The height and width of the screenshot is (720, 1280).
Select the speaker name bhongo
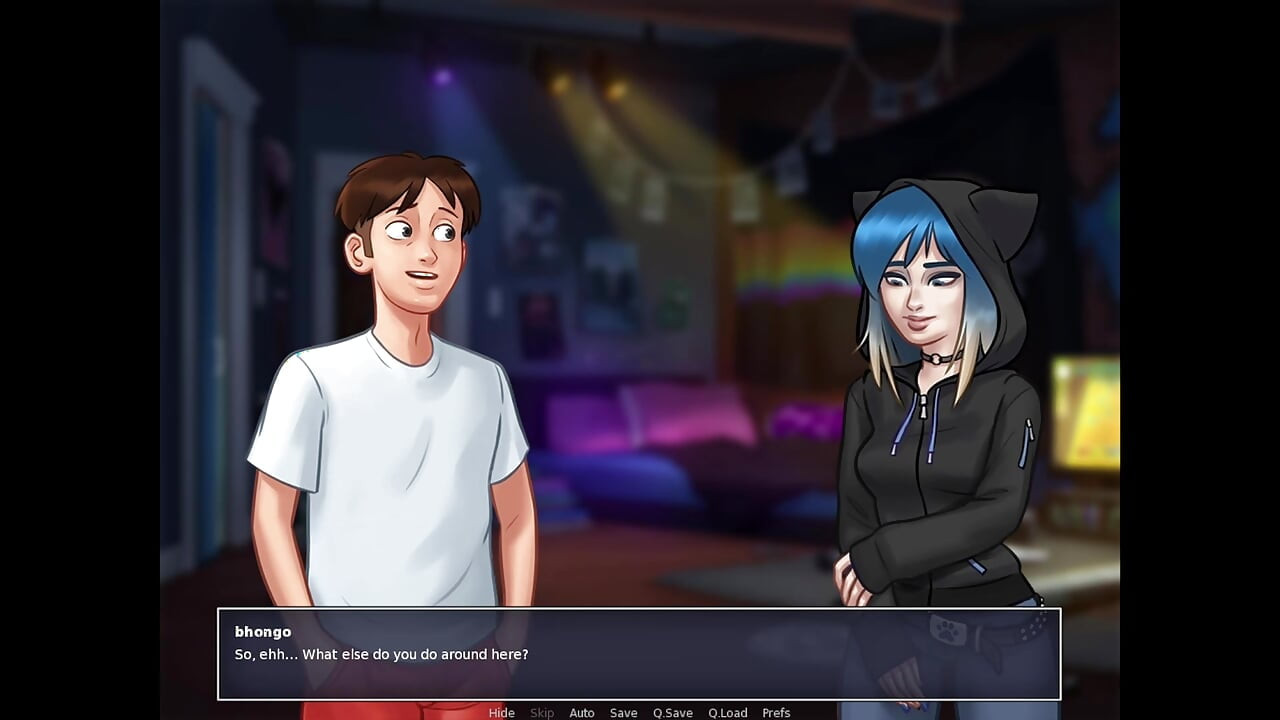pyautogui.click(x=263, y=631)
